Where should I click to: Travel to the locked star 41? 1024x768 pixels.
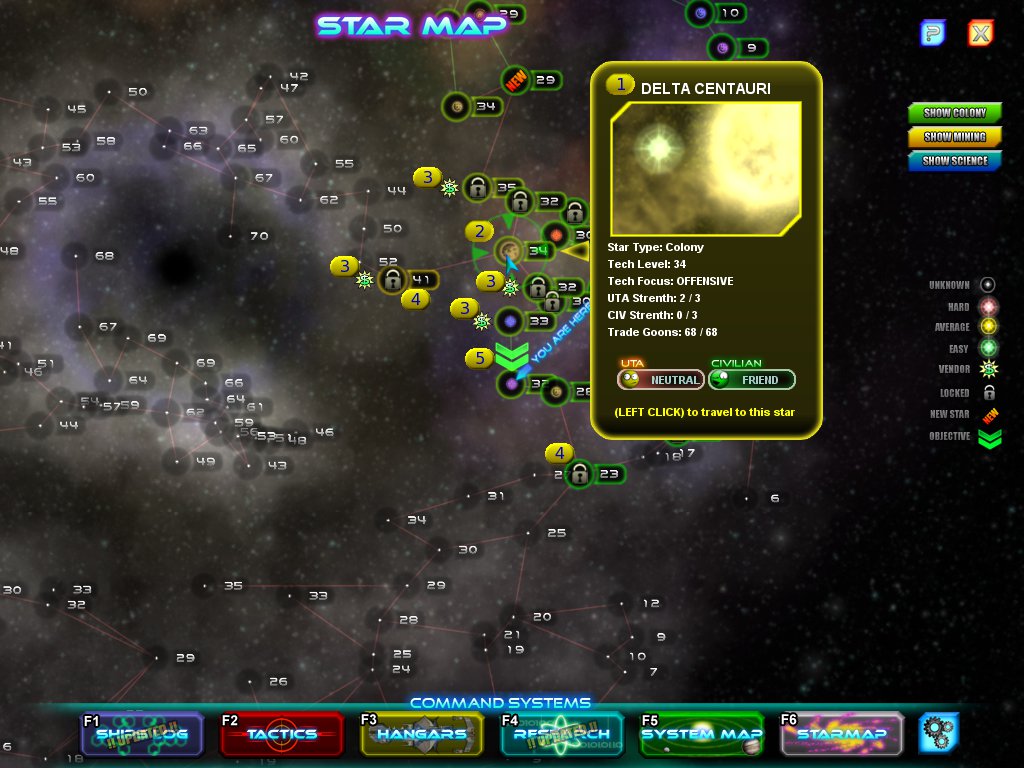pos(393,279)
